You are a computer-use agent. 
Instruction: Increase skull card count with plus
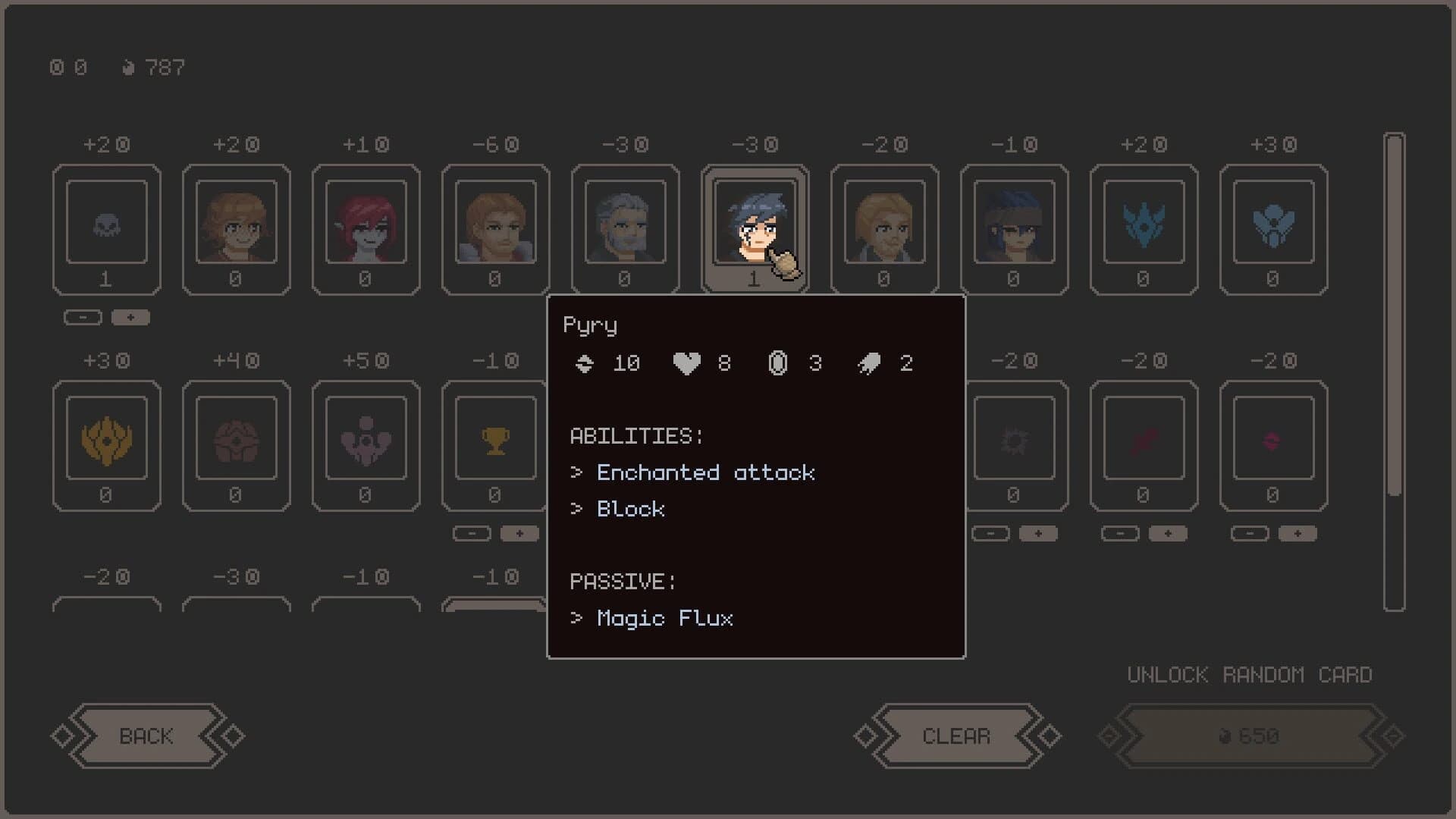[x=130, y=317]
